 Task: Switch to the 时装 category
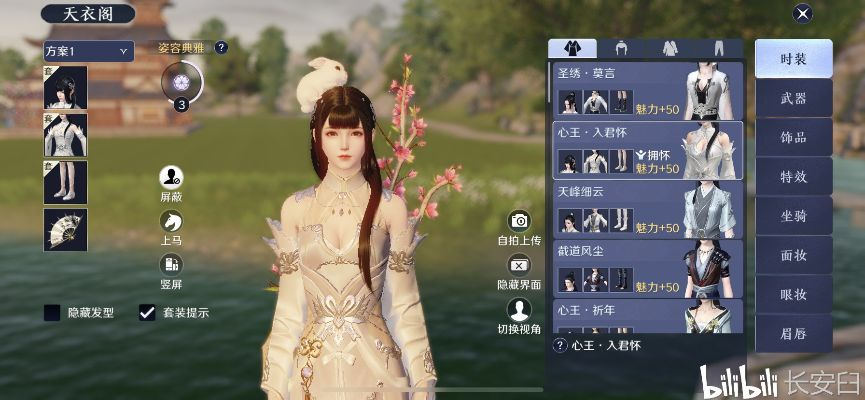tap(793, 59)
